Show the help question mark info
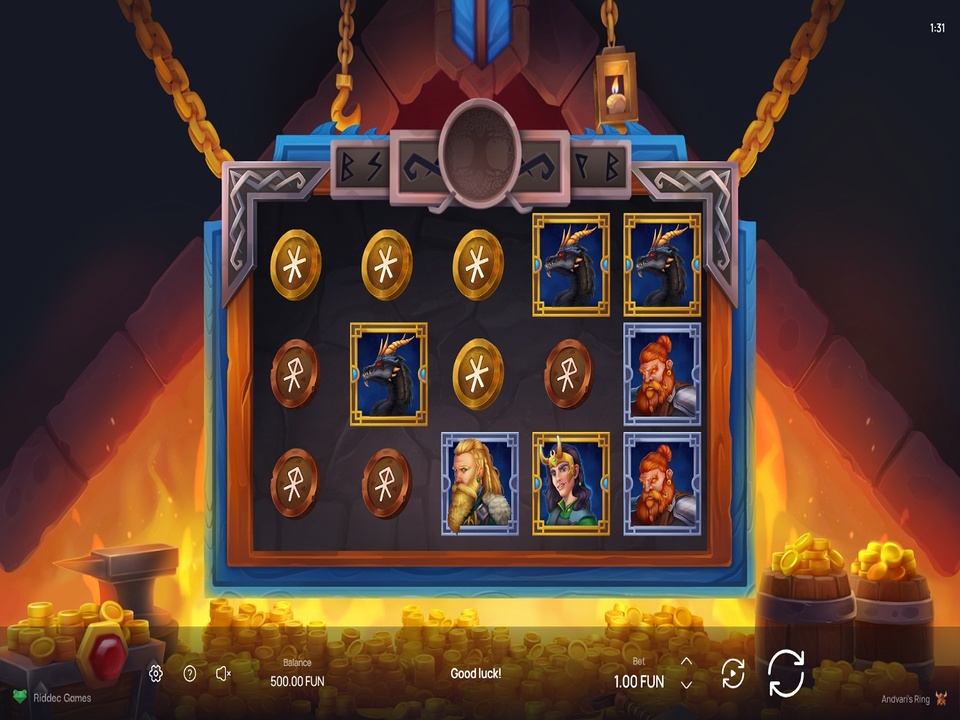 point(190,674)
